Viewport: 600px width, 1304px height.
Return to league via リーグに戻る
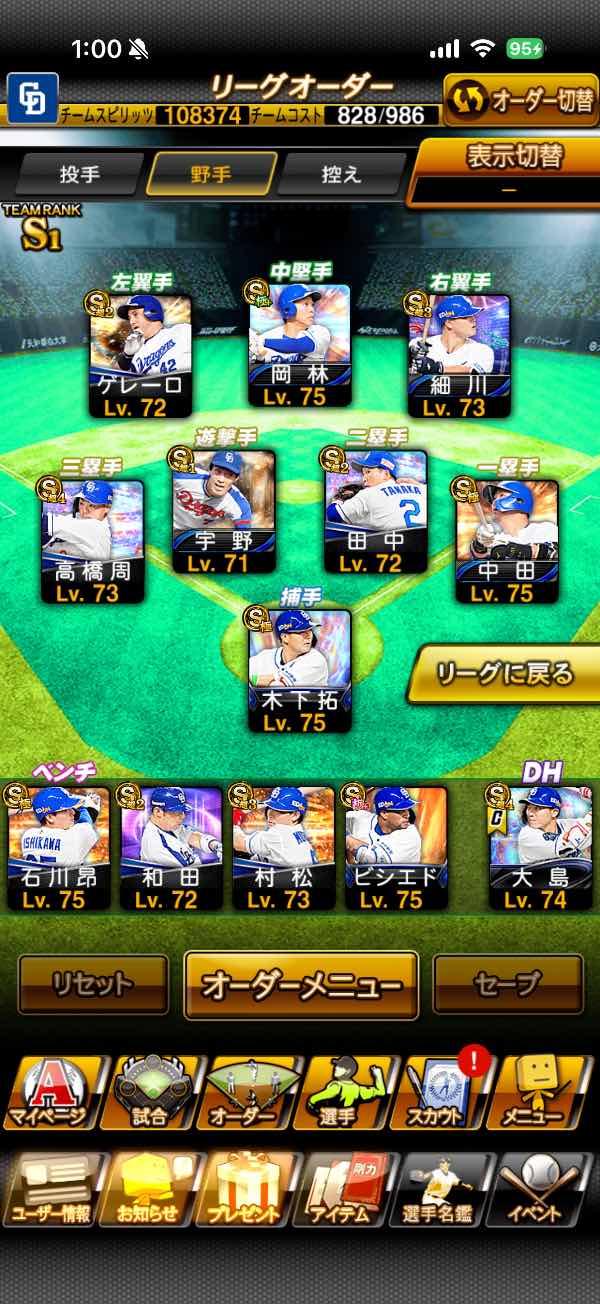pos(503,673)
